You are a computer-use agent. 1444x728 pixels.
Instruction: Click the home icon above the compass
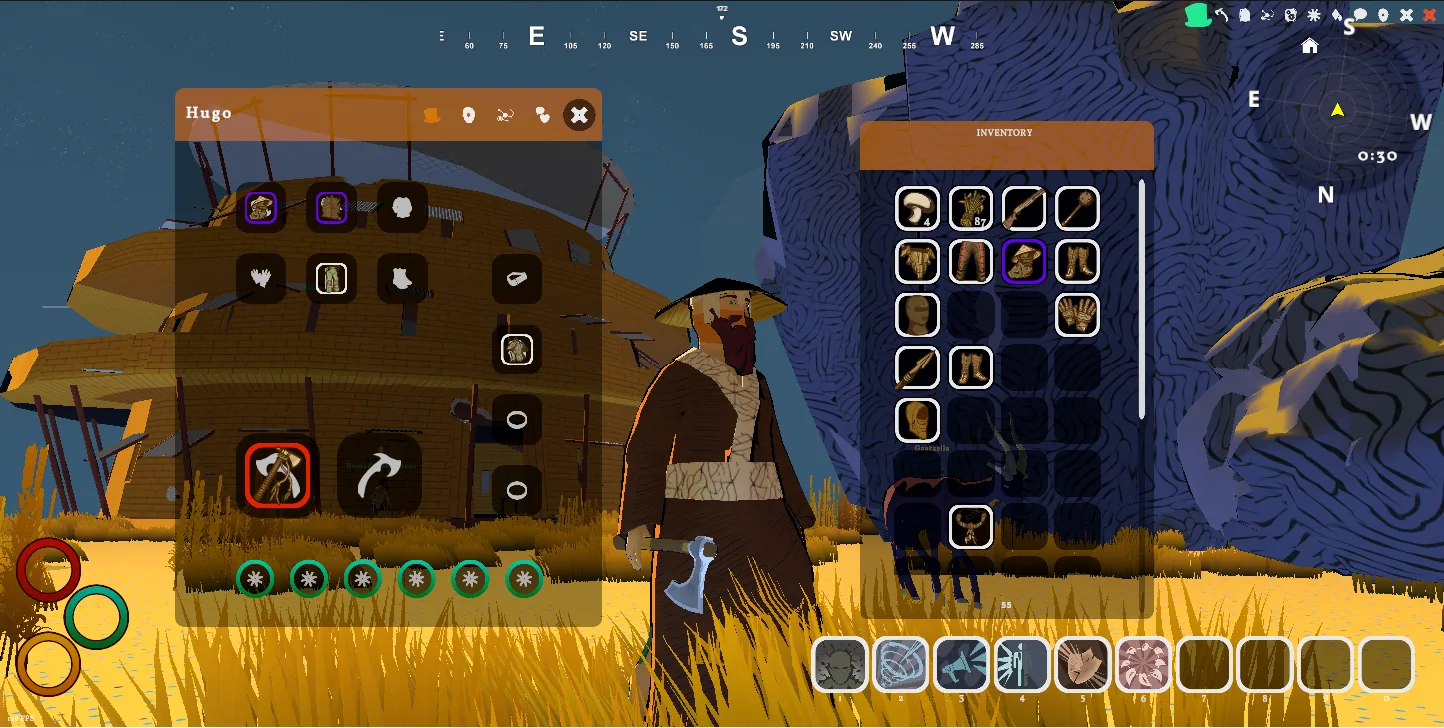[x=1309, y=46]
